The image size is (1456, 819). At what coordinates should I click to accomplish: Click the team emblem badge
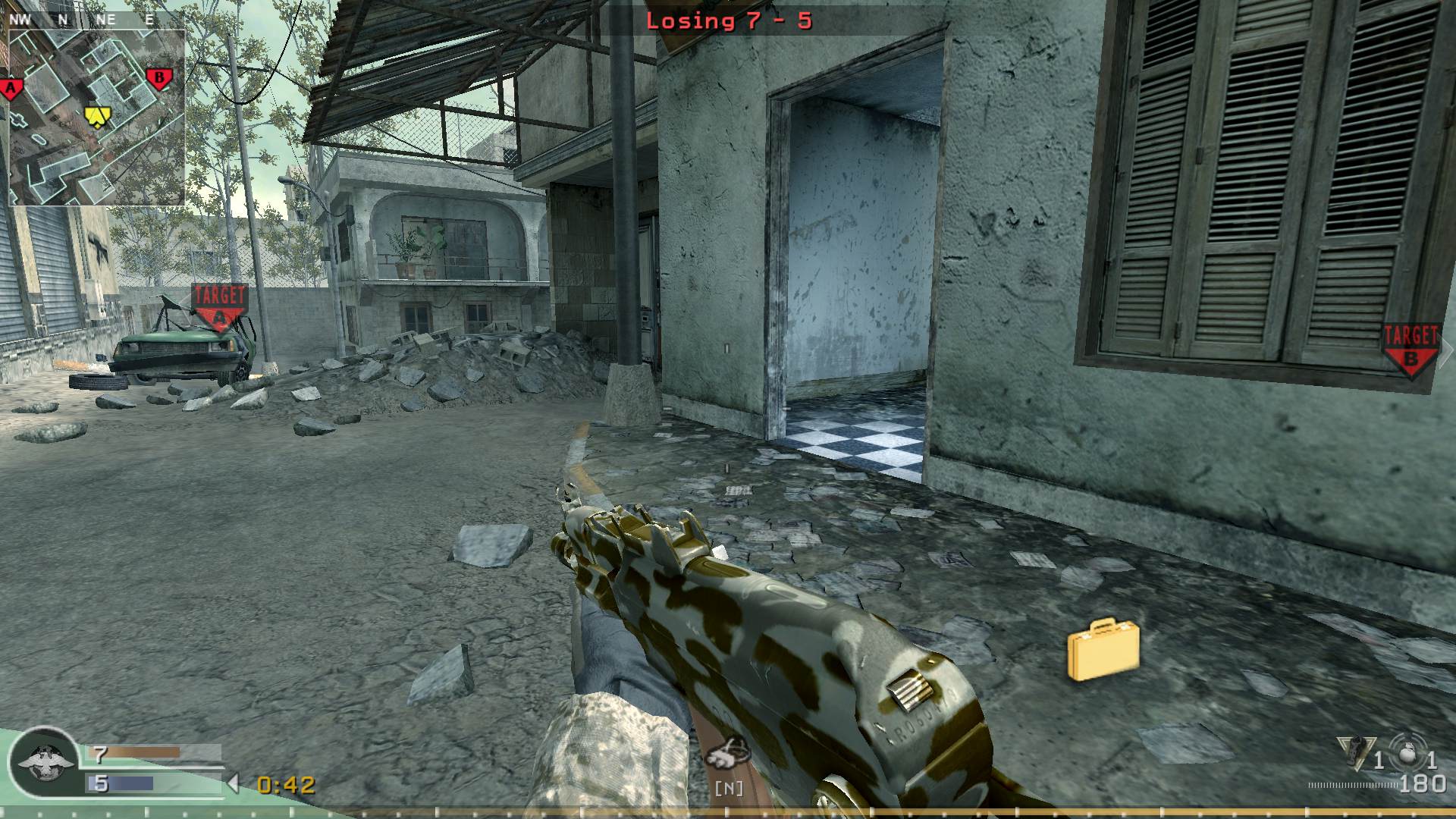45,762
